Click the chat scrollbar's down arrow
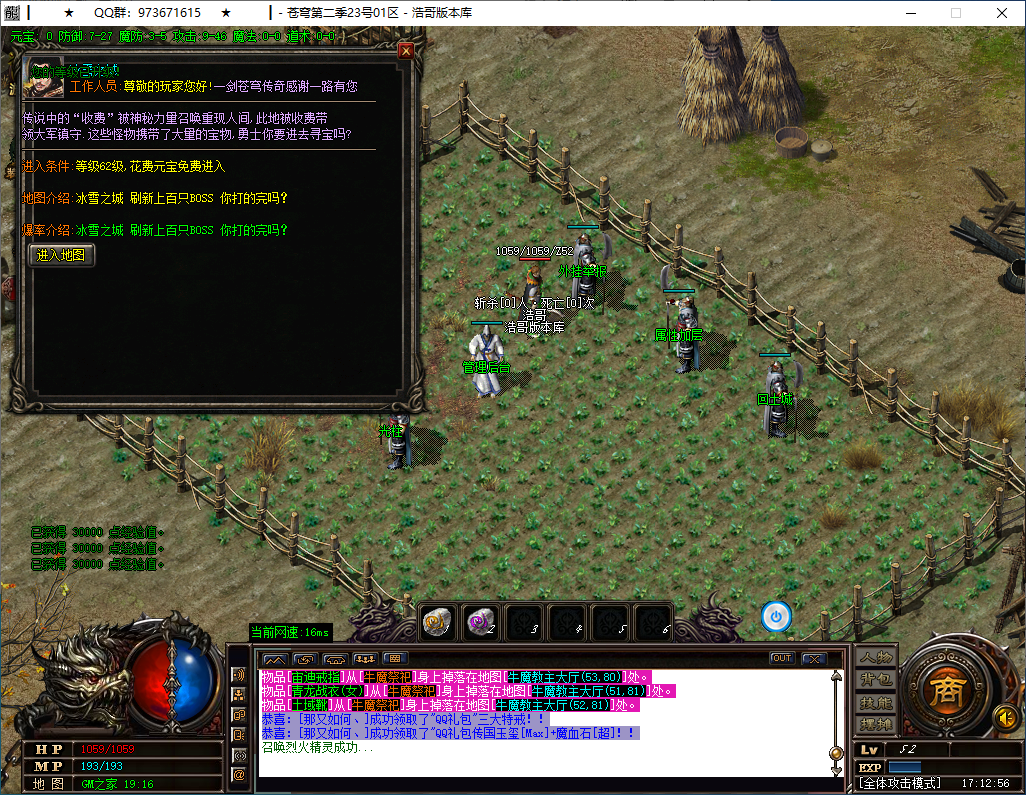The height and width of the screenshot is (795, 1026). (x=836, y=770)
